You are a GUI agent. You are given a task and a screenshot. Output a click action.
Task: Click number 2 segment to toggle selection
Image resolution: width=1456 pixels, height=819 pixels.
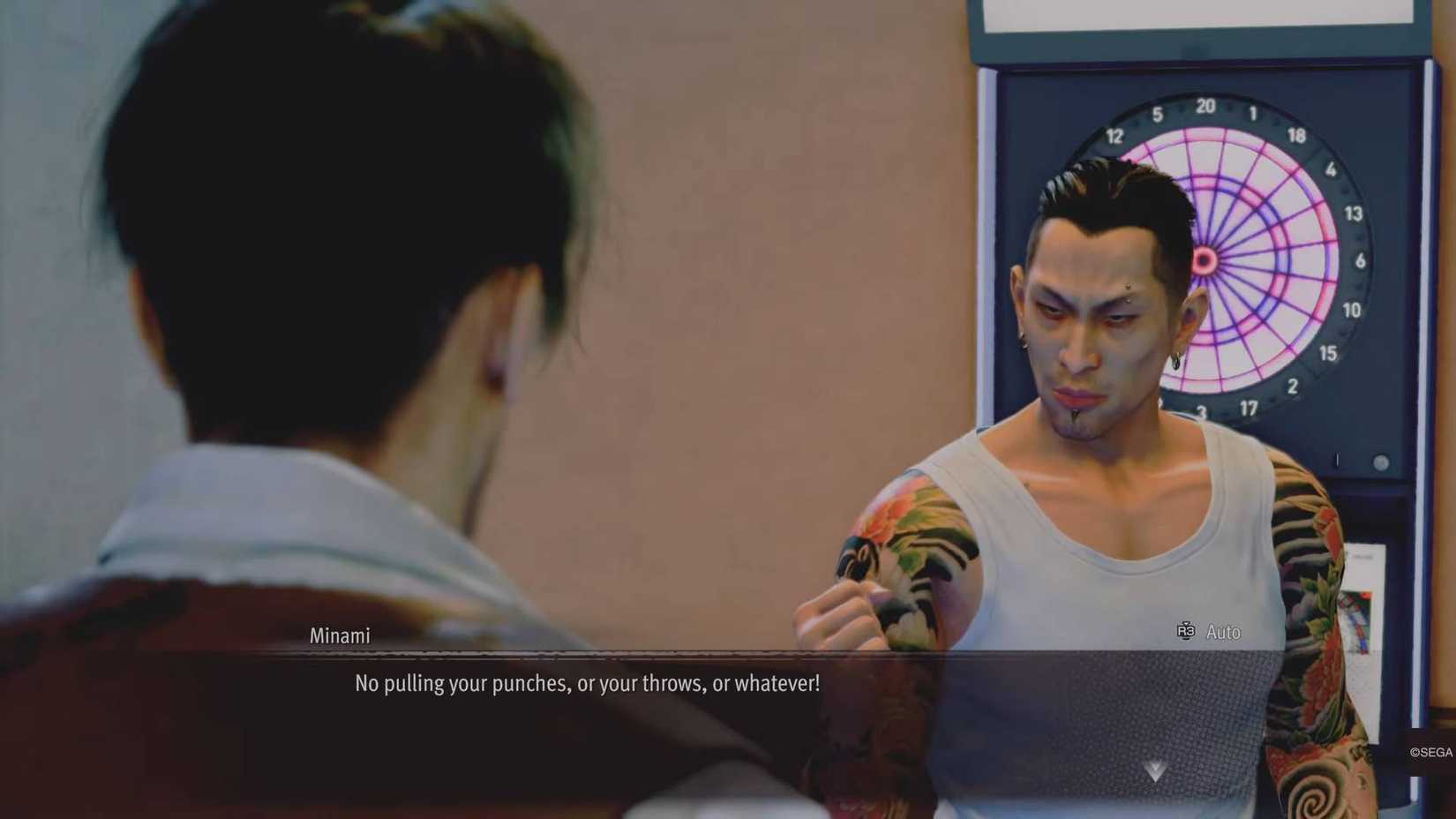[1294, 385]
